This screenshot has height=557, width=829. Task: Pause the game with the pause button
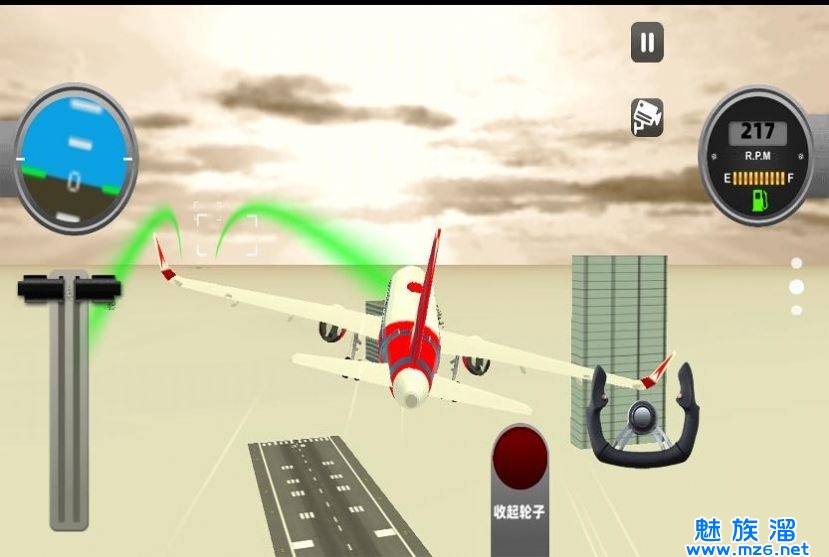click(647, 42)
